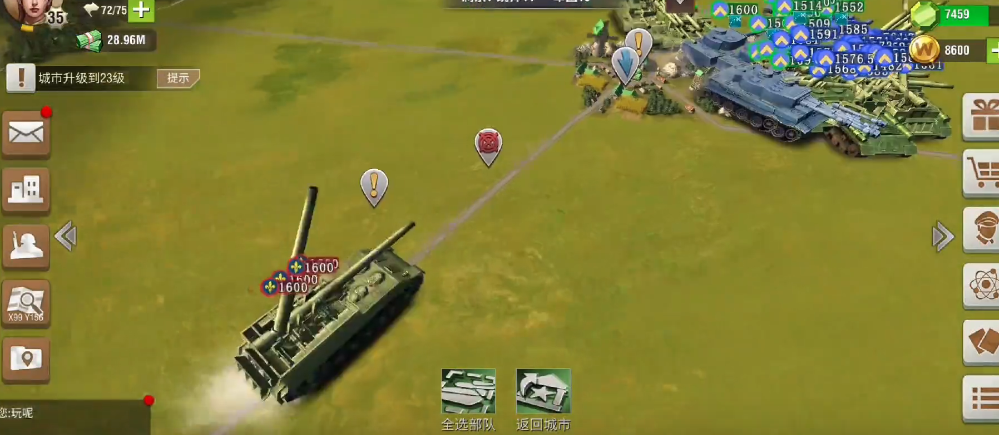The width and height of the screenshot is (999, 435).
Task: Open the gift box rewards
Action: tap(982, 116)
